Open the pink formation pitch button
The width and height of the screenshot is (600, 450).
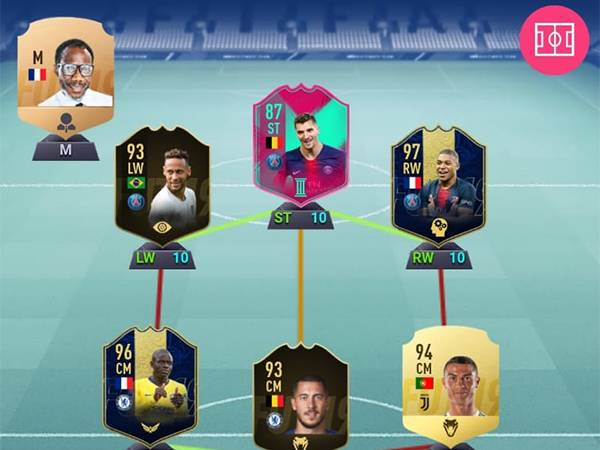[x=553, y=40]
